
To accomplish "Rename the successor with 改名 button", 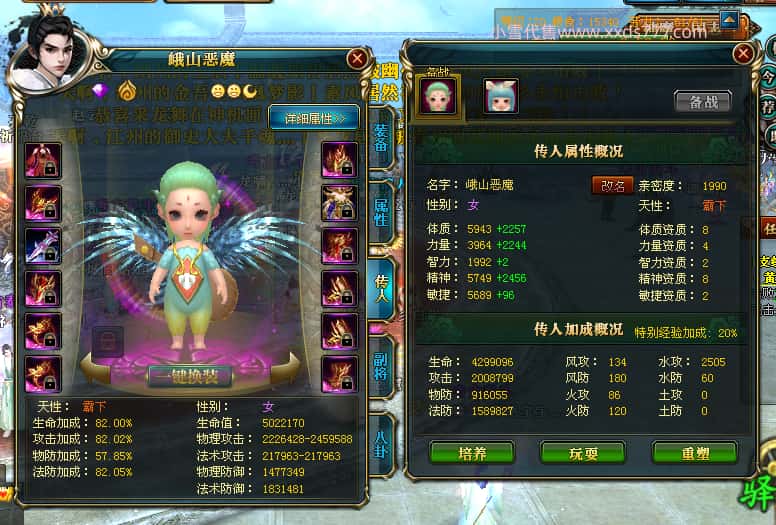I will pyautogui.click(x=612, y=186).
